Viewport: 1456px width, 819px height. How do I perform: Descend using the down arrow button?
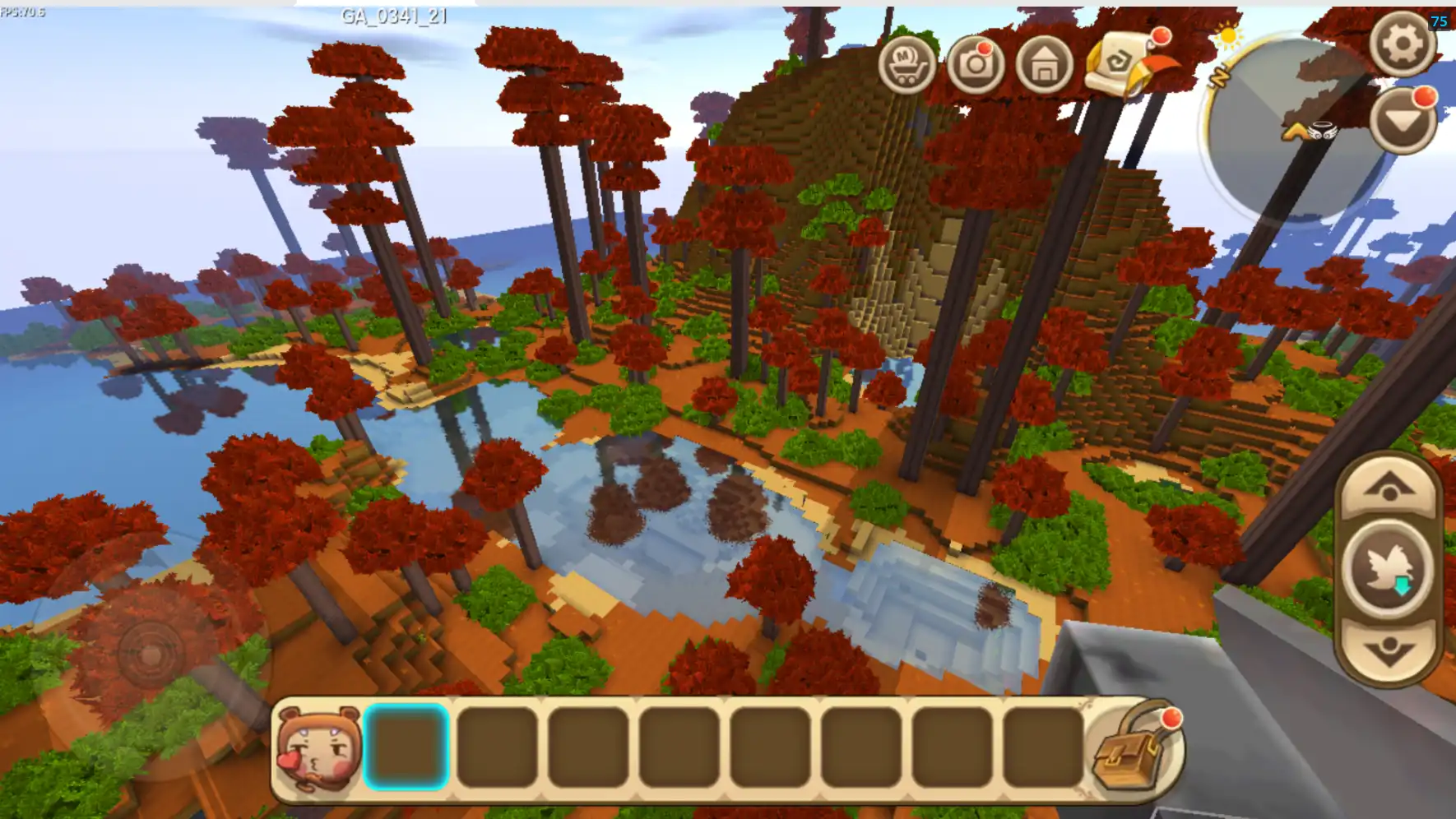(x=1389, y=650)
